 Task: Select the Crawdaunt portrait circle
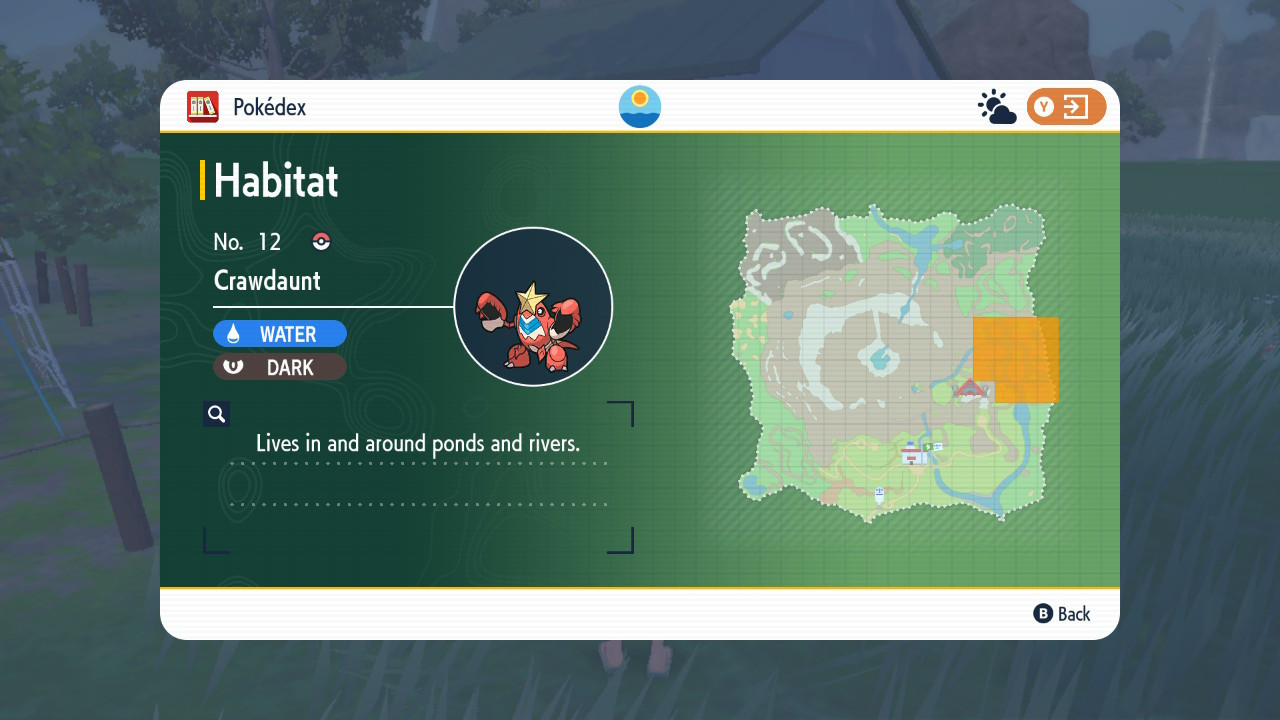pos(533,307)
